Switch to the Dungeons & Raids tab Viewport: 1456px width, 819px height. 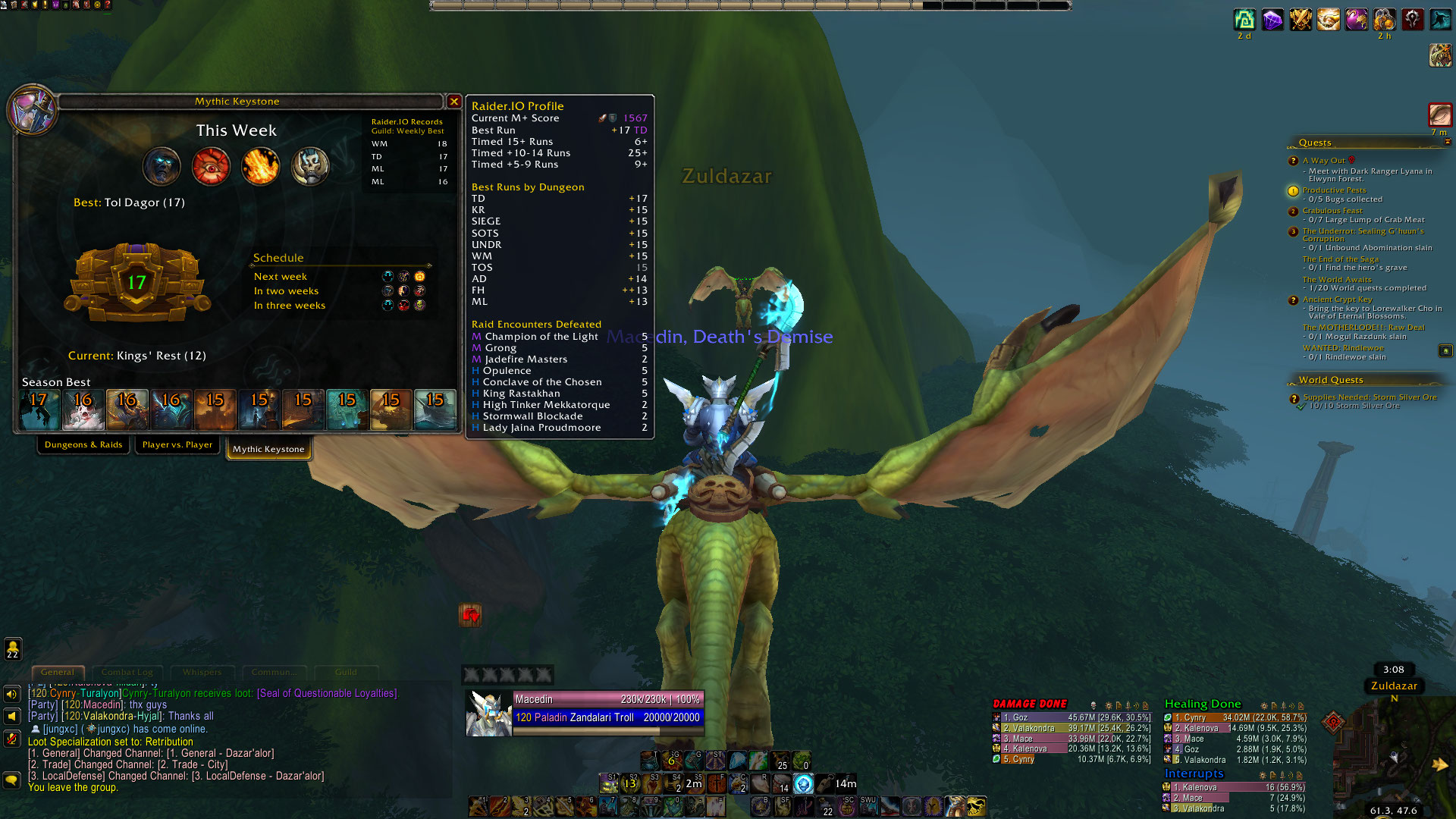tap(83, 445)
